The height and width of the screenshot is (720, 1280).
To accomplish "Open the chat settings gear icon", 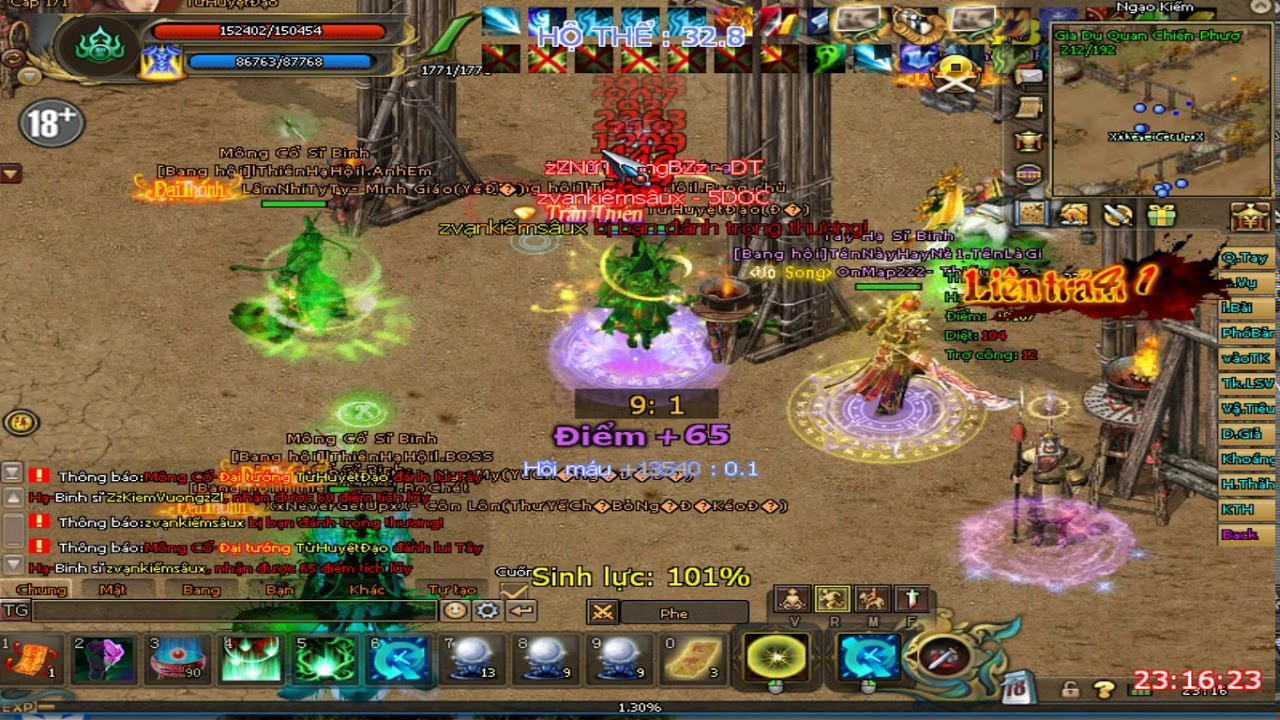I will coord(487,612).
